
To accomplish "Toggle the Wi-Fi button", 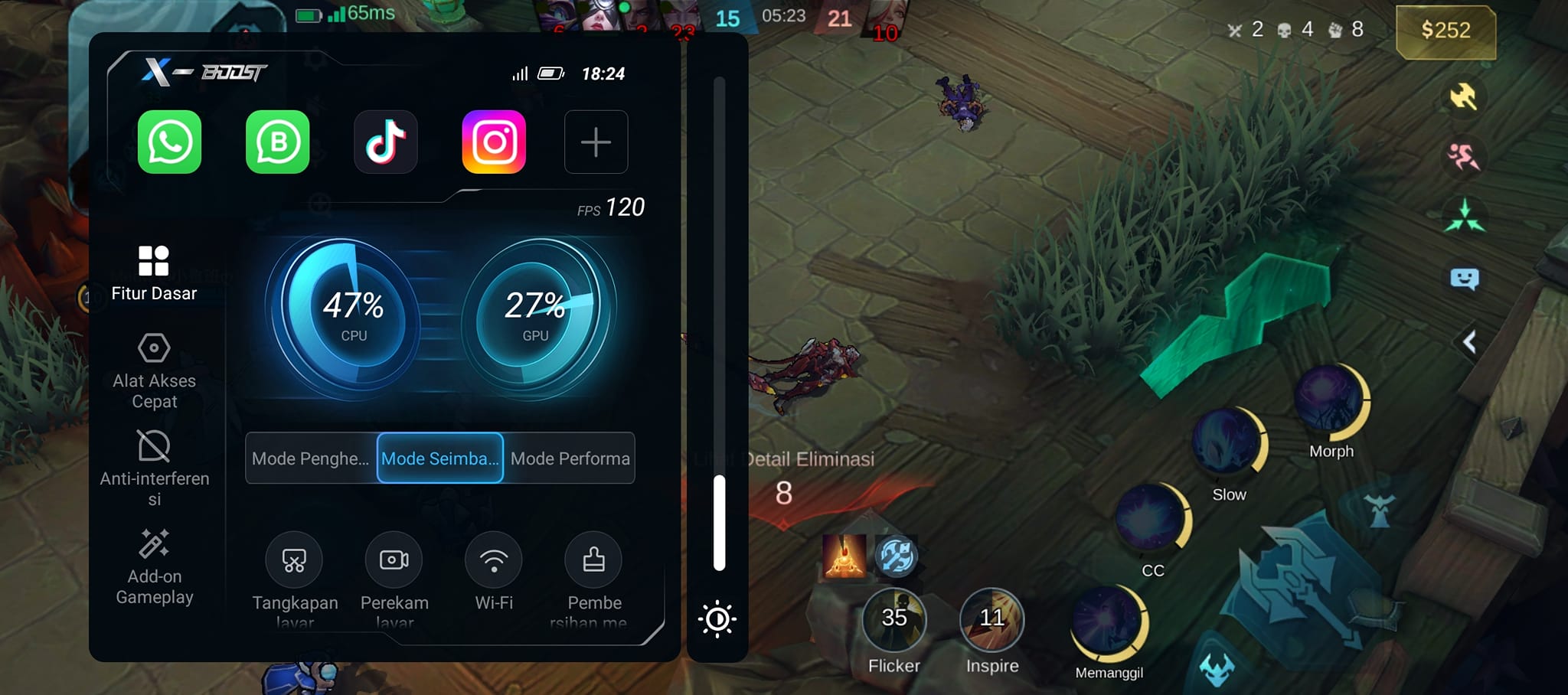I will [x=494, y=560].
